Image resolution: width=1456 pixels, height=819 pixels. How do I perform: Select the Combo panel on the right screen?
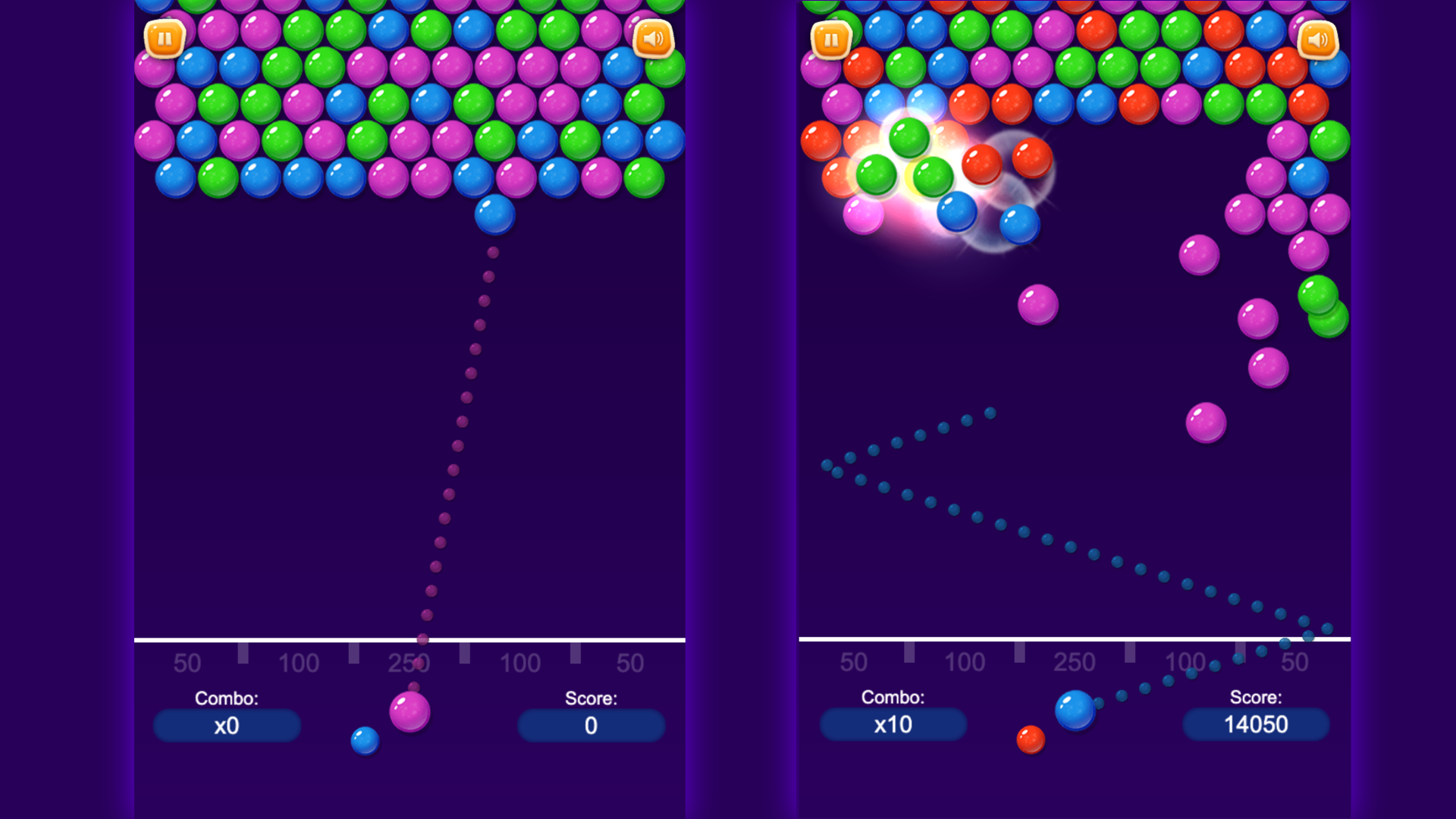coord(893,725)
